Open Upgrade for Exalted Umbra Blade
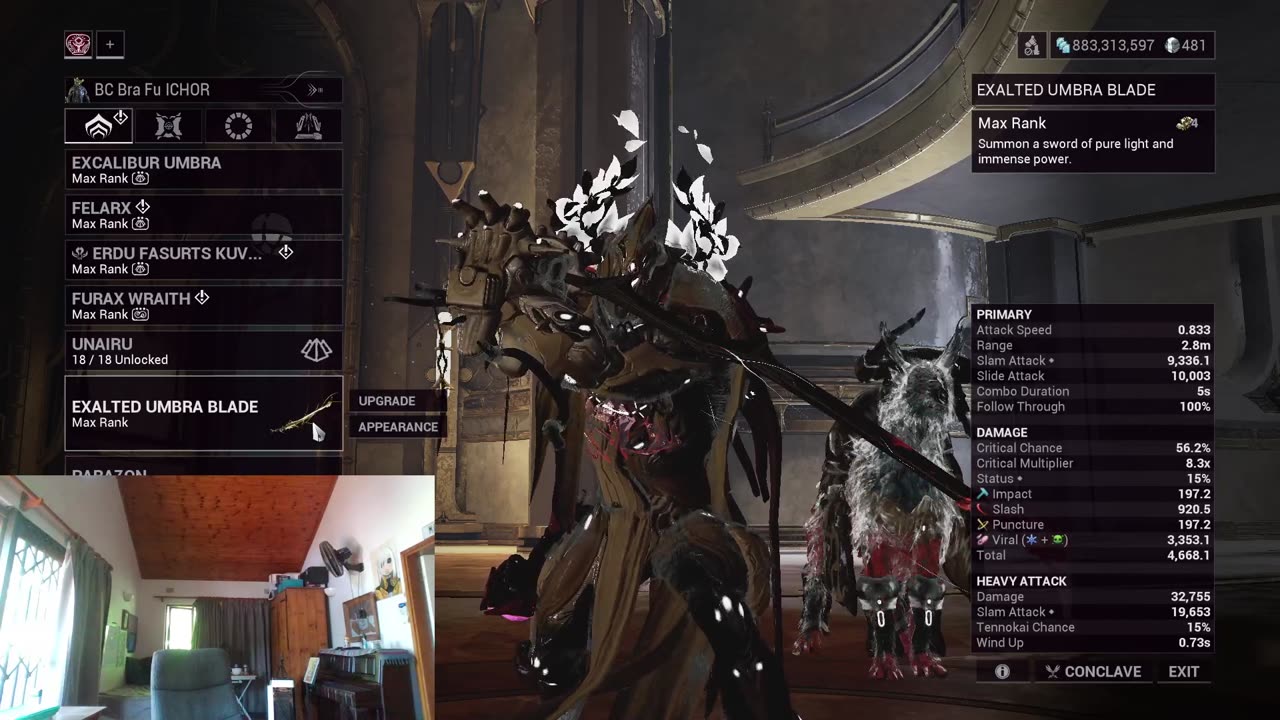1280x720 pixels. [387, 401]
